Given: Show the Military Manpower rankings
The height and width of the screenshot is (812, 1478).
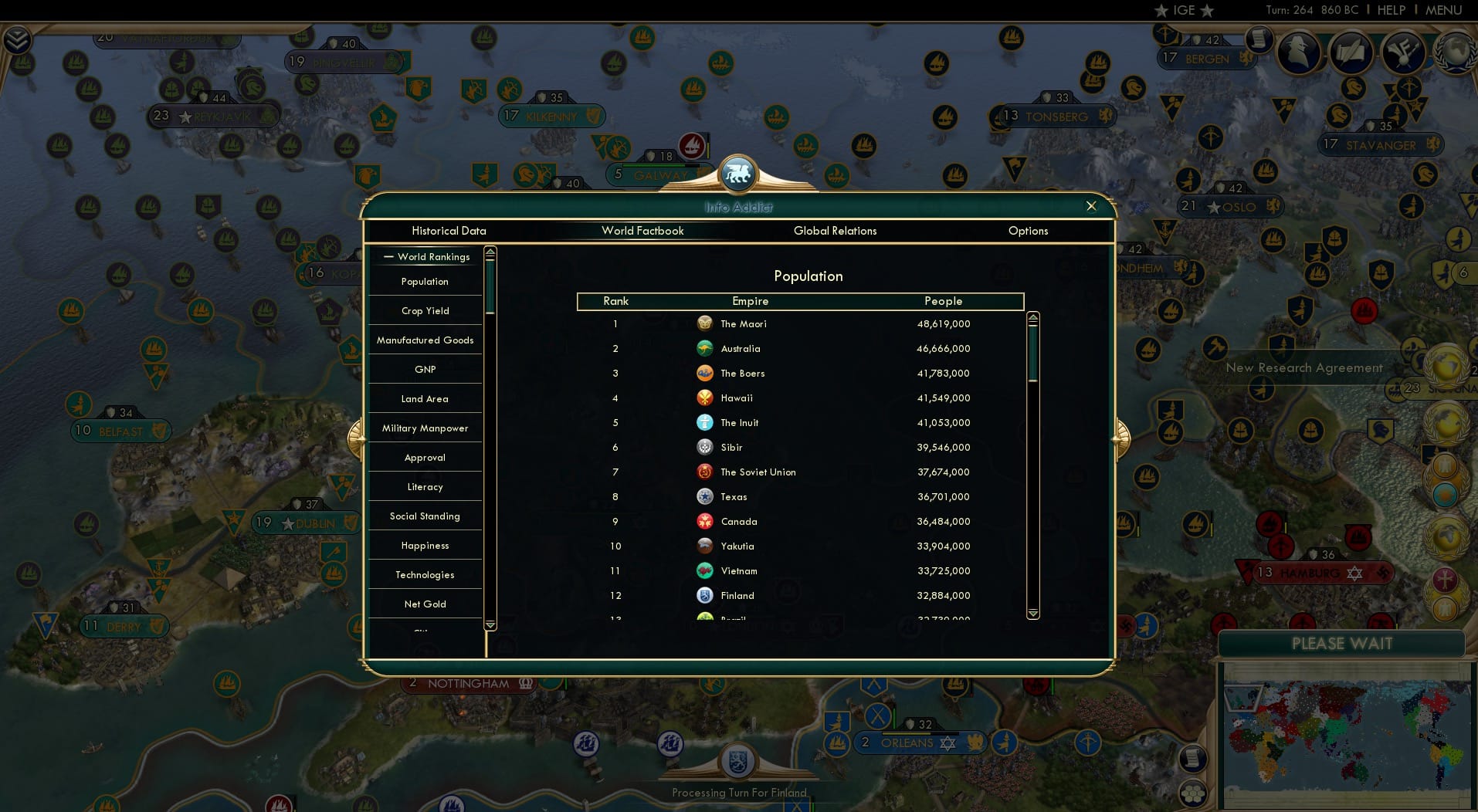Looking at the screenshot, I should [x=424, y=428].
